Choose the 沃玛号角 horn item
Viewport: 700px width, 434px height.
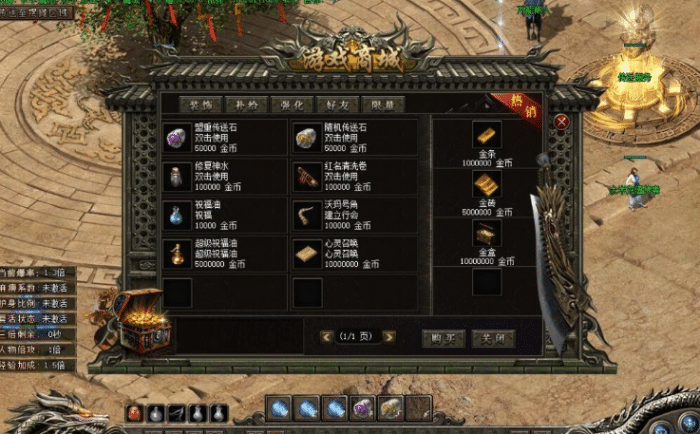[306, 215]
